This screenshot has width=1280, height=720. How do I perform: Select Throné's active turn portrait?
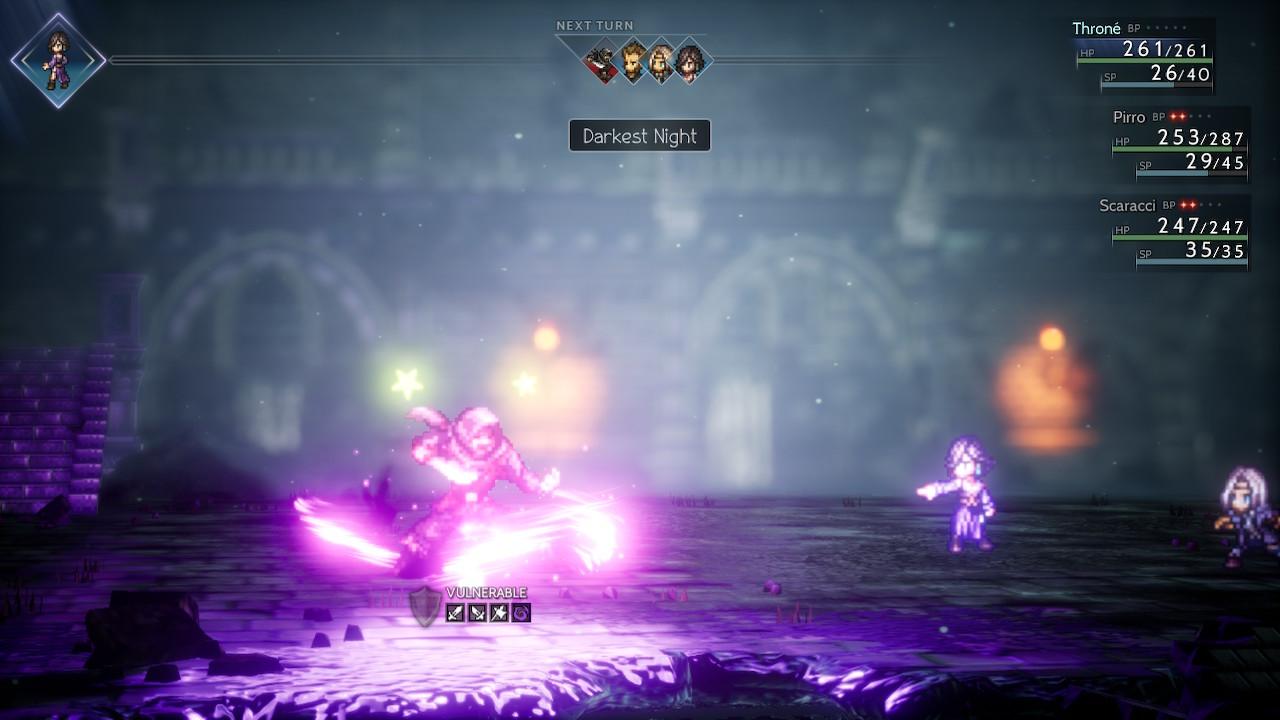[x=58, y=60]
